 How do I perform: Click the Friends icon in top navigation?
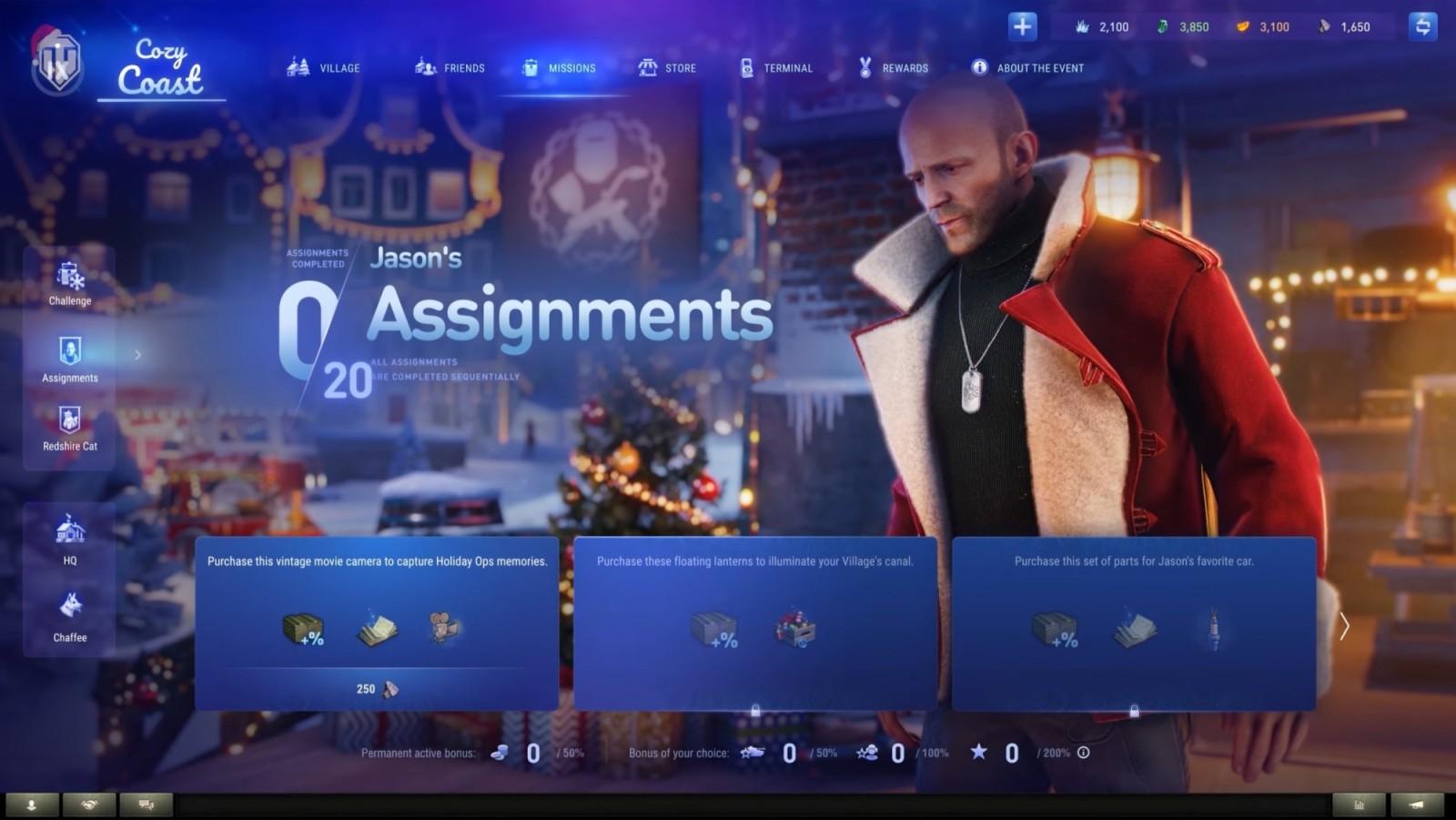click(x=423, y=67)
